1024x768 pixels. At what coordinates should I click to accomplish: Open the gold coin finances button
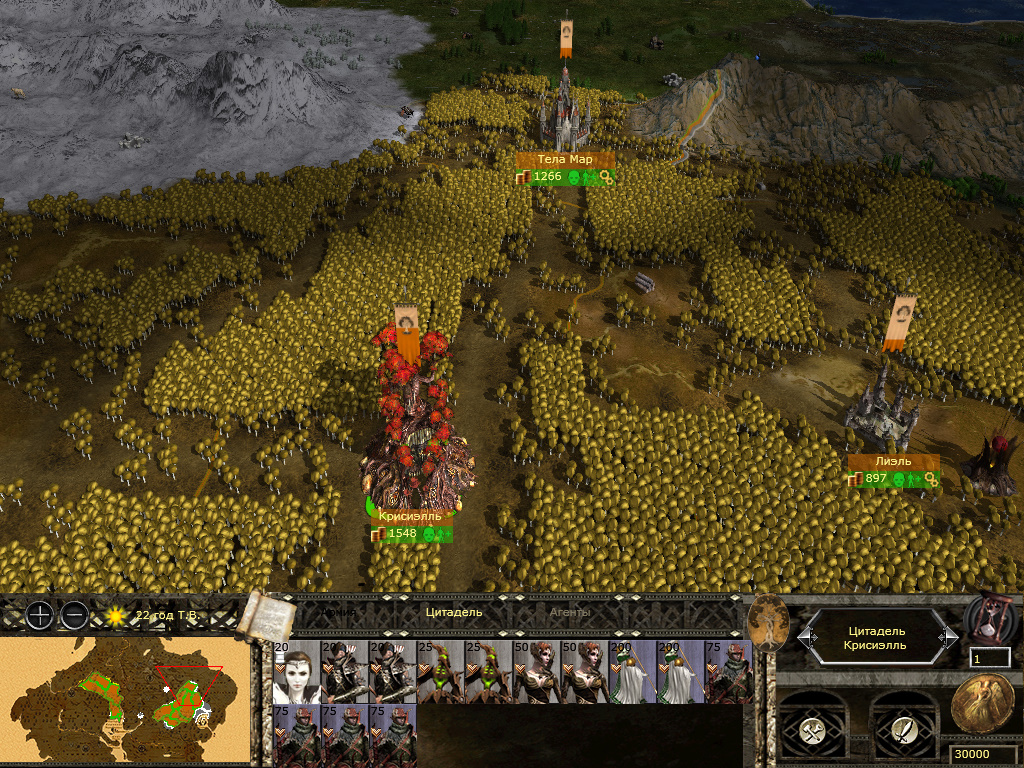[979, 703]
